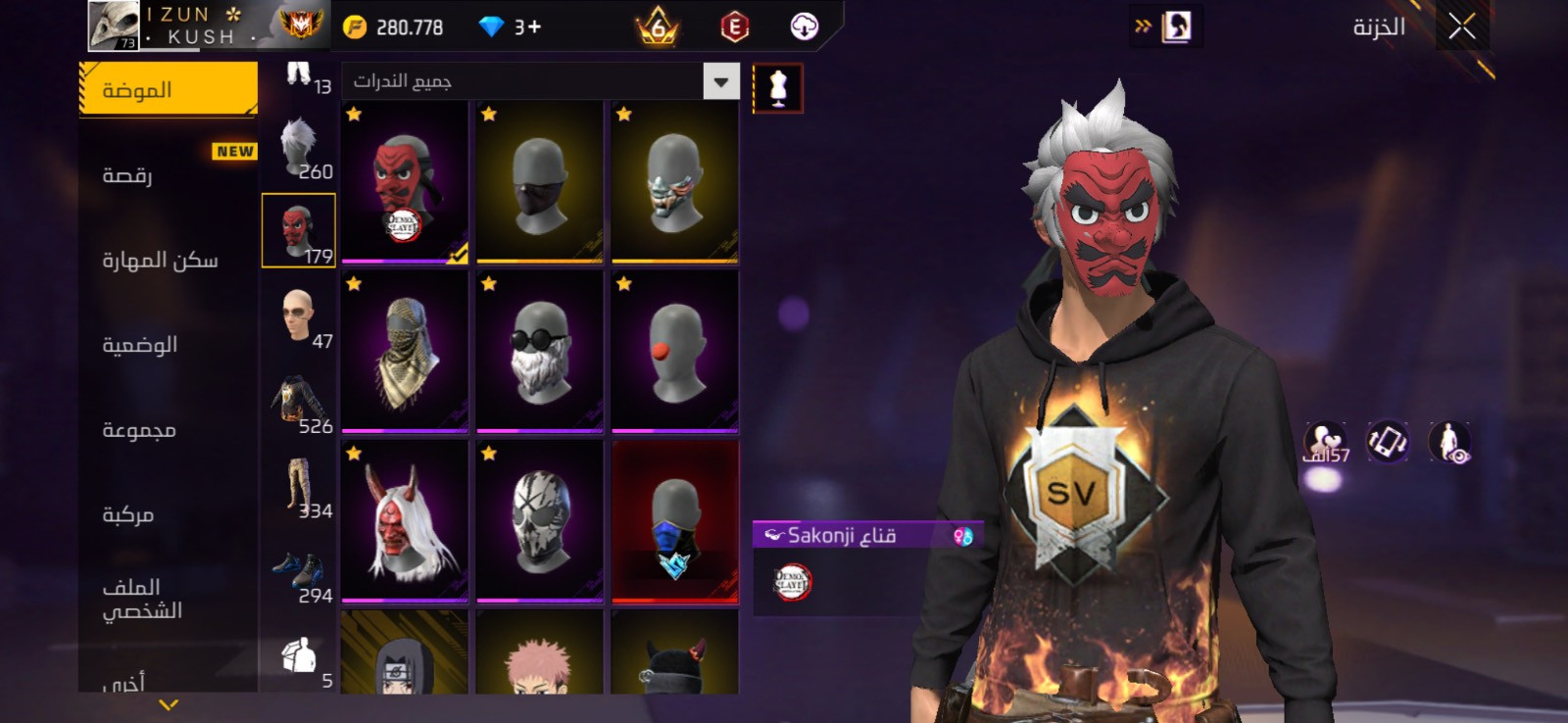Pick the red clown nose mask
1568x723 pixels.
674,352
